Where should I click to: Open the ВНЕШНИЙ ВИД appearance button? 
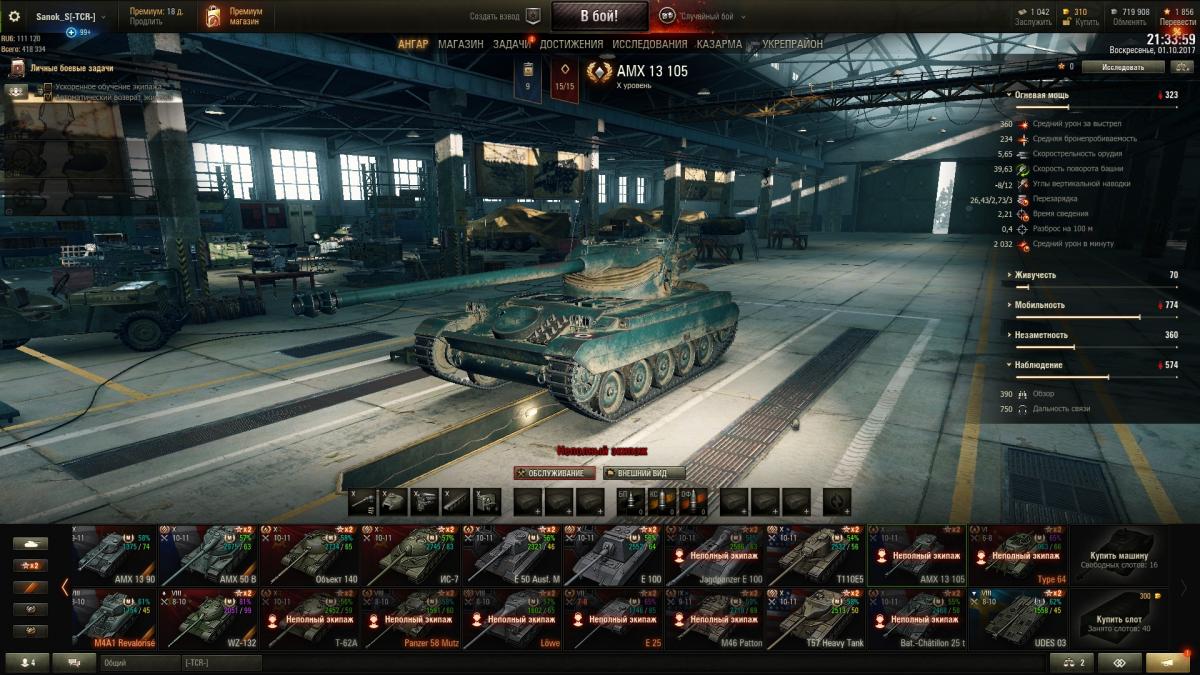(644, 473)
